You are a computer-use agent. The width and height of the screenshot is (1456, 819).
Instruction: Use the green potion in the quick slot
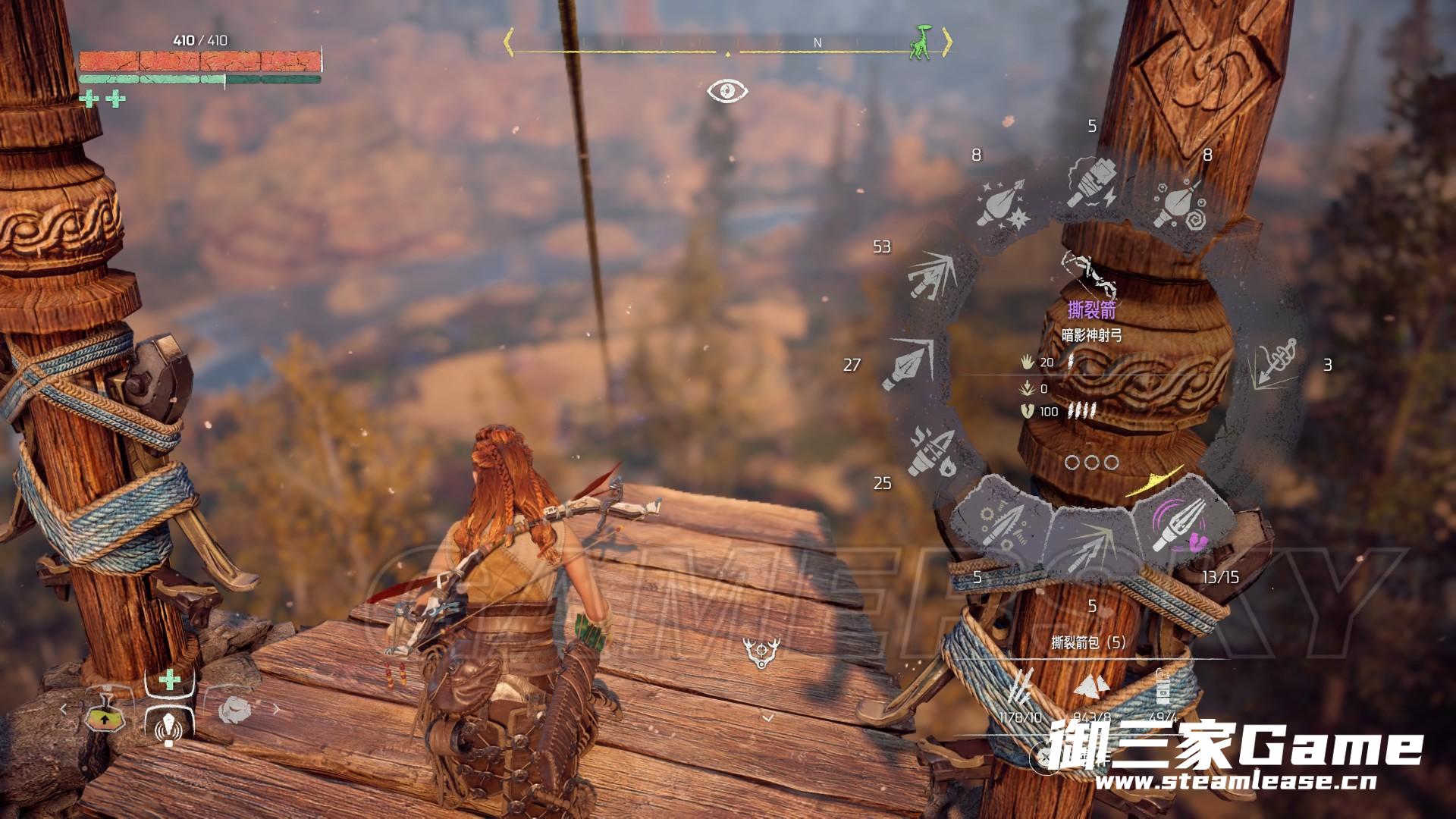105,716
